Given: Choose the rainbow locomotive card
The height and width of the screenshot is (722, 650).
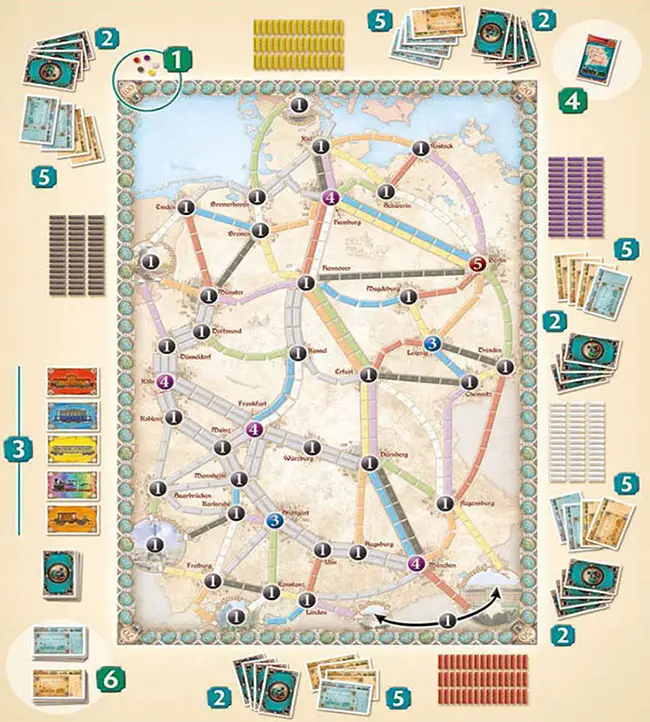Looking at the screenshot, I should [67, 483].
